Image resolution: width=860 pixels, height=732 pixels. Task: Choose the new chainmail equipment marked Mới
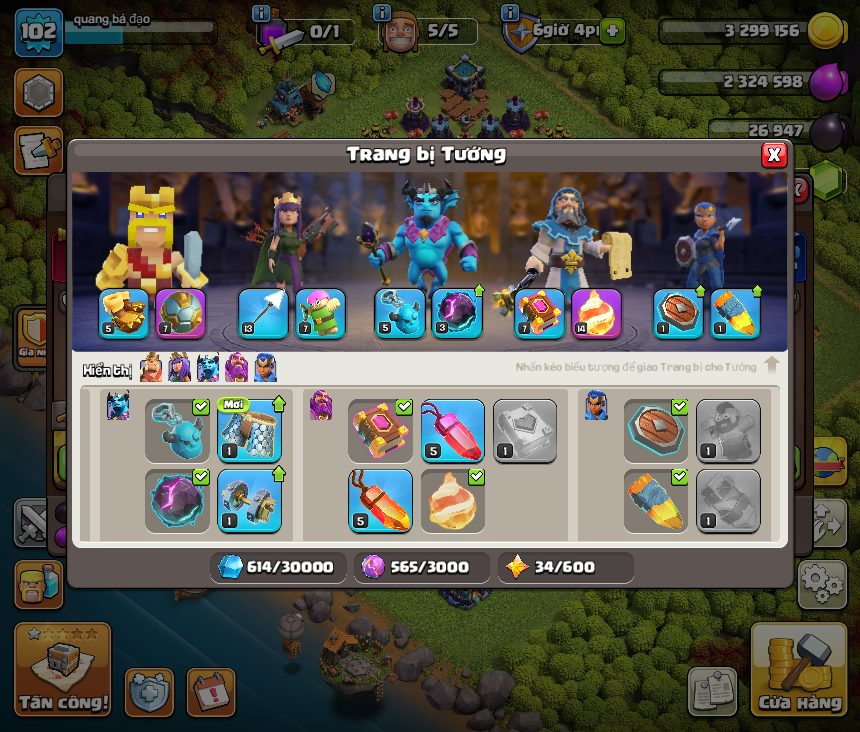coord(249,431)
